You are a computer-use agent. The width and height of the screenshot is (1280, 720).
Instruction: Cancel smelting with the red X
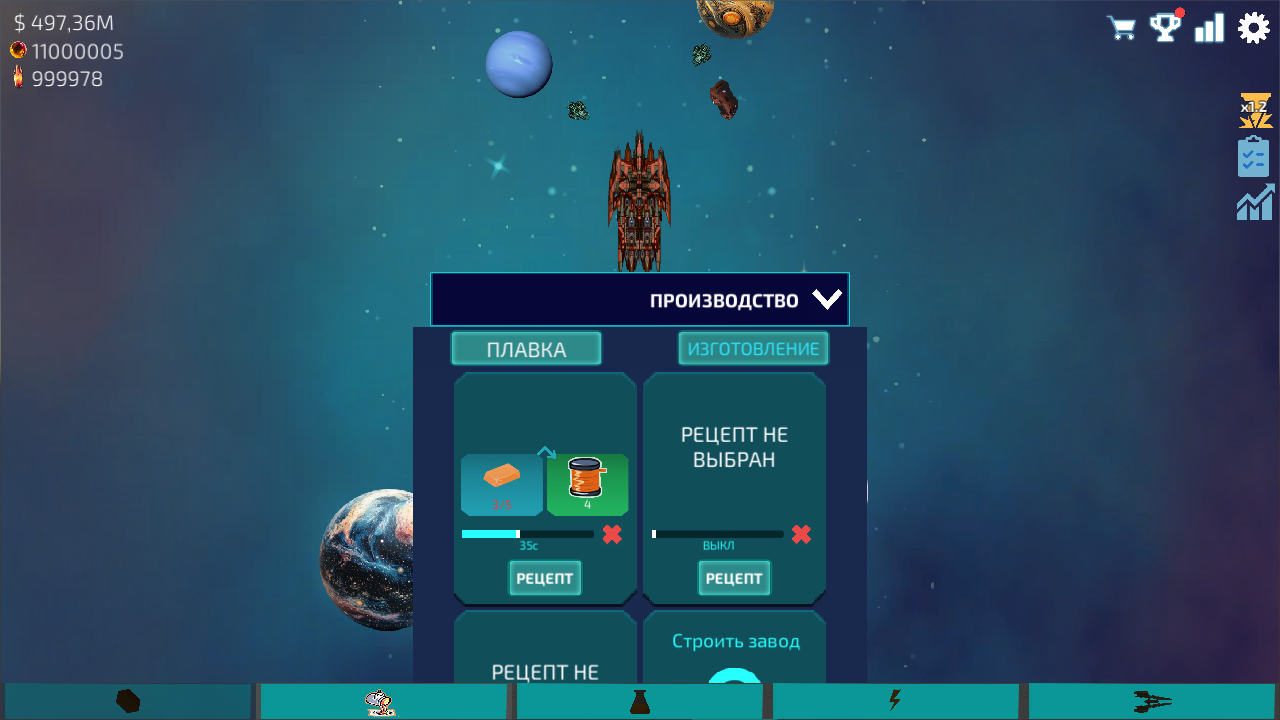tap(611, 534)
